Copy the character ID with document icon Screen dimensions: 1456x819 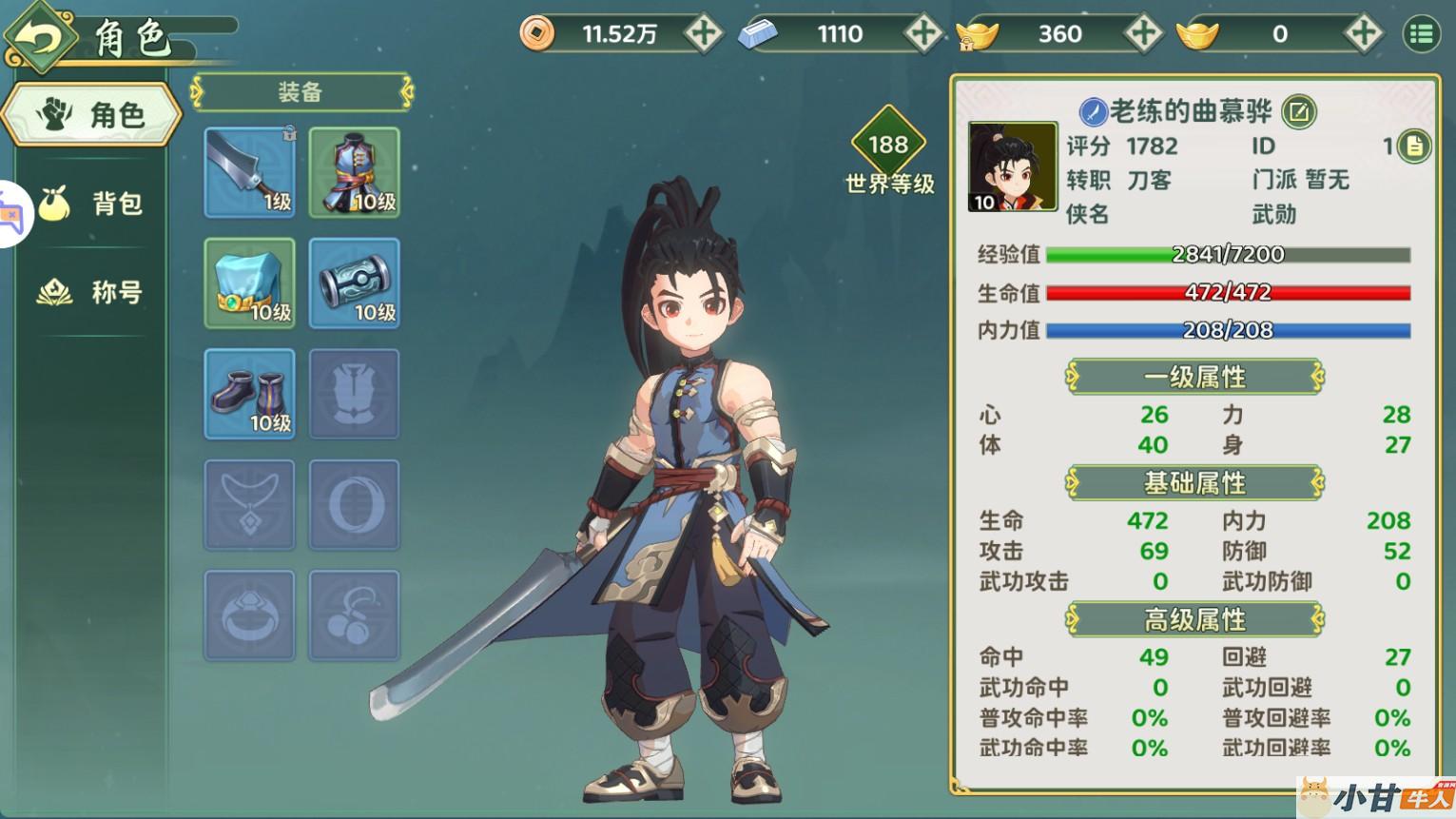(1414, 146)
